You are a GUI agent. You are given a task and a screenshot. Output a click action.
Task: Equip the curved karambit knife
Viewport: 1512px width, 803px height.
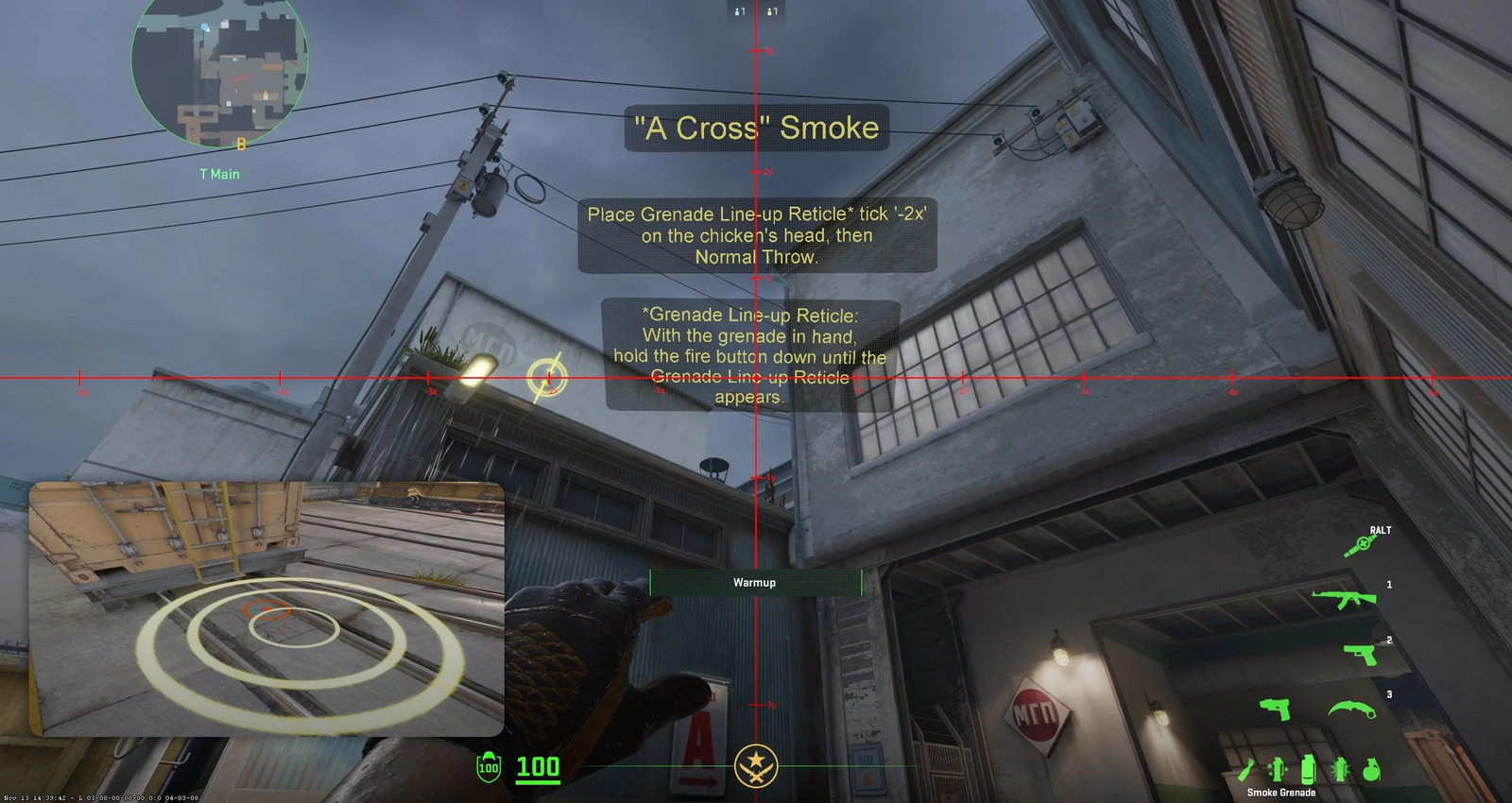tap(1351, 709)
